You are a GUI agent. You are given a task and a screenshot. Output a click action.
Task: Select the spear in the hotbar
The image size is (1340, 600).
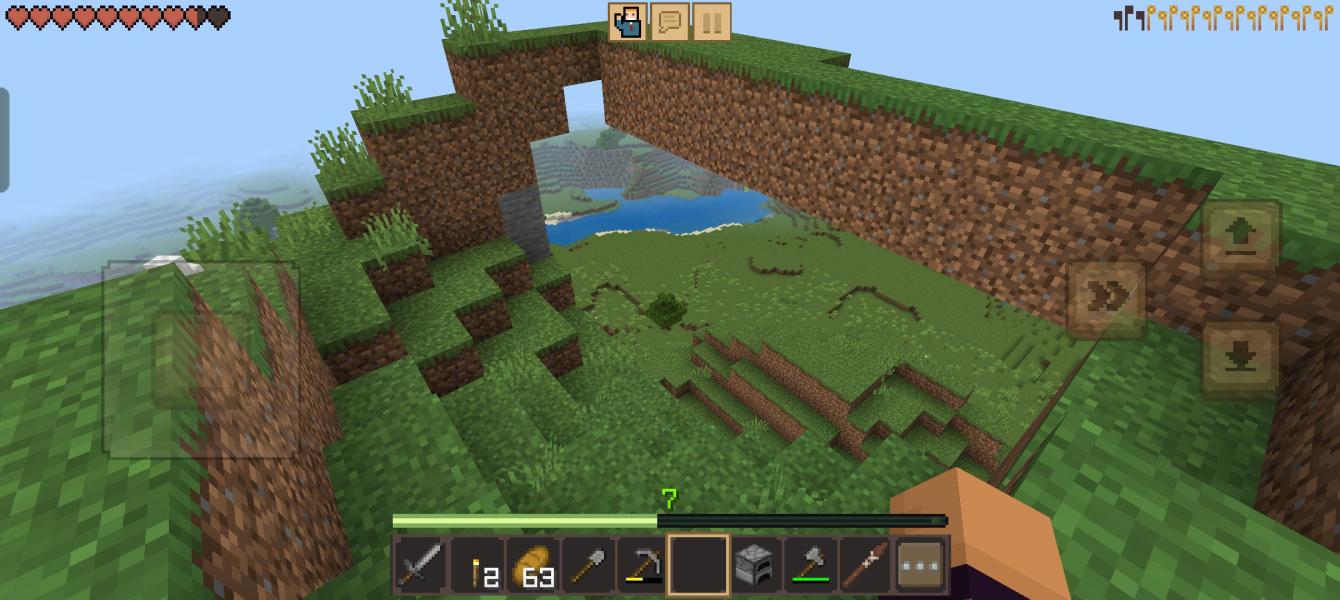pyautogui.click(x=865, y=567)
